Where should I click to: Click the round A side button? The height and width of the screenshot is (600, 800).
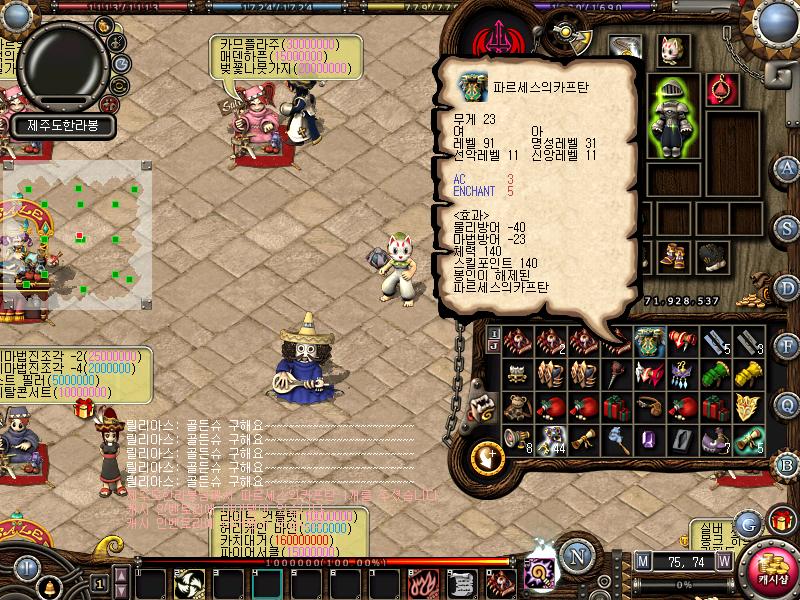click(x=787, y=167)
